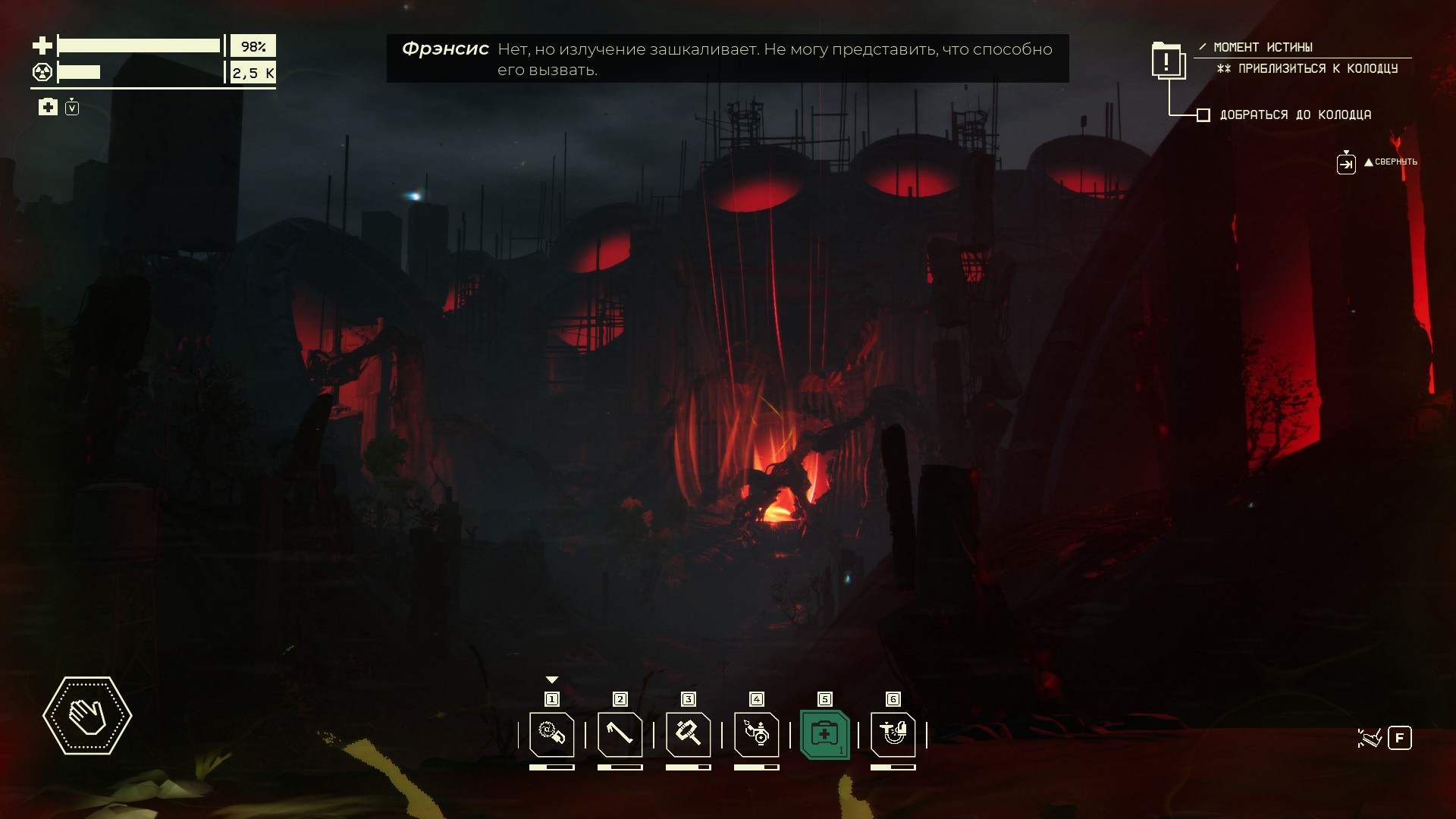Choose the hammer tool slot
This screenshot has height=819, width=1456.
pyautogui.click(x=688, y=734)
